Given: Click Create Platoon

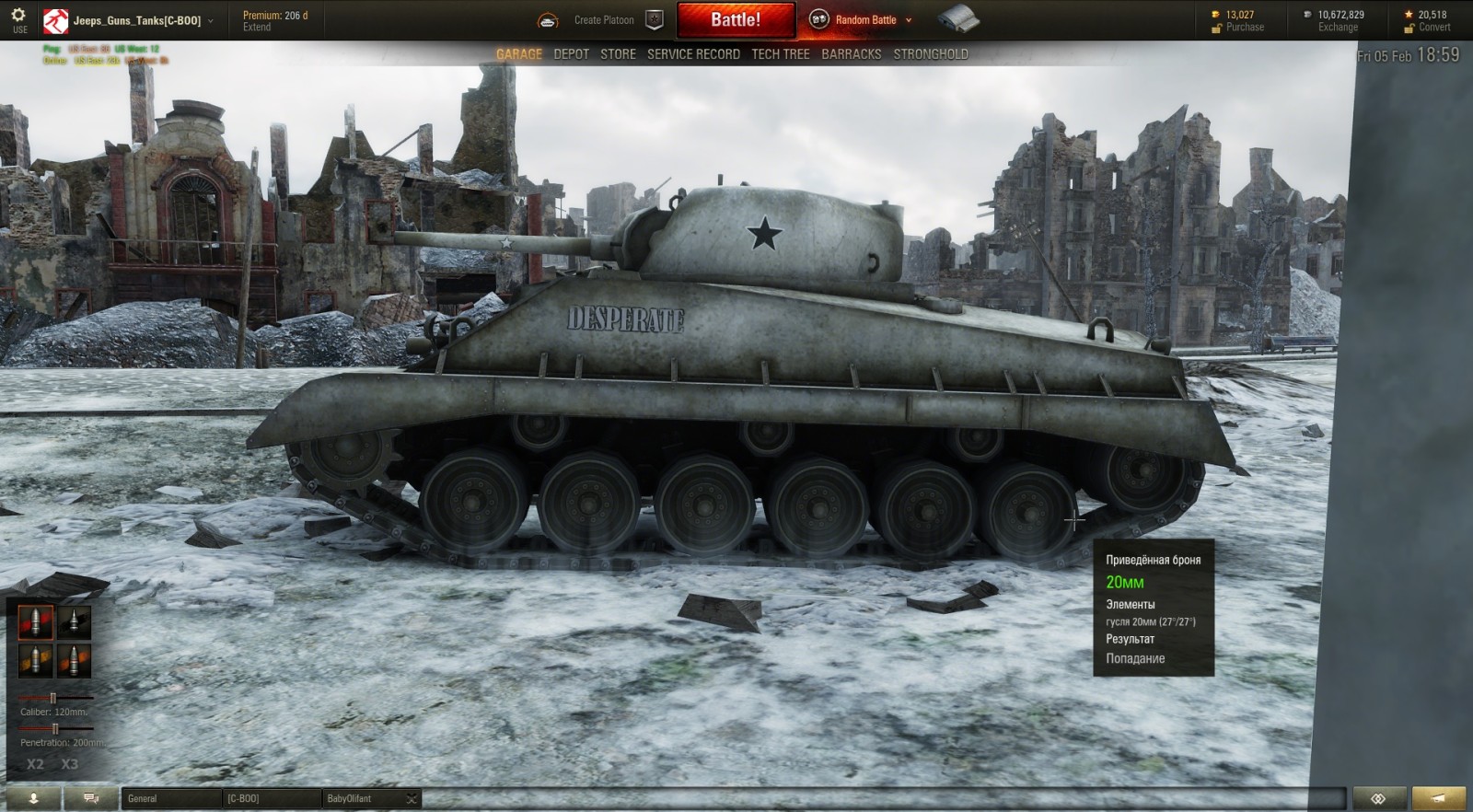Looking at the screenshot, I should pyautogui.click(x=603, y=18).
